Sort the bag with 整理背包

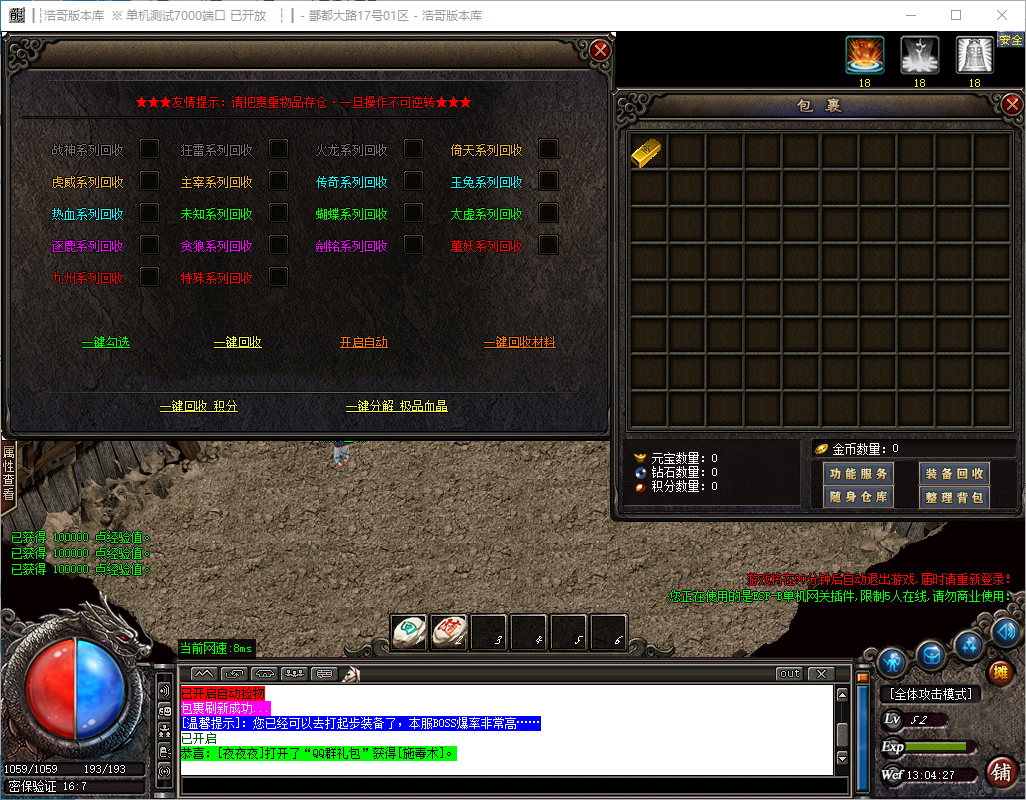coord(954,497)
